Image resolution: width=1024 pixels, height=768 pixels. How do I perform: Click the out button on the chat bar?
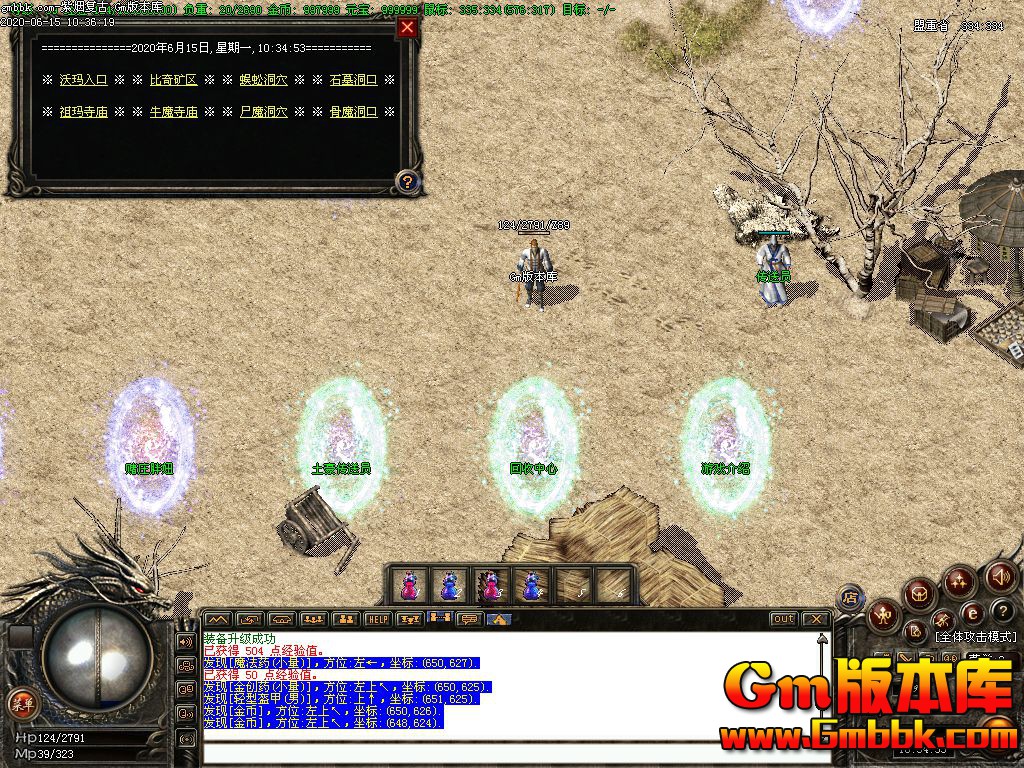[x=784, y=619]
